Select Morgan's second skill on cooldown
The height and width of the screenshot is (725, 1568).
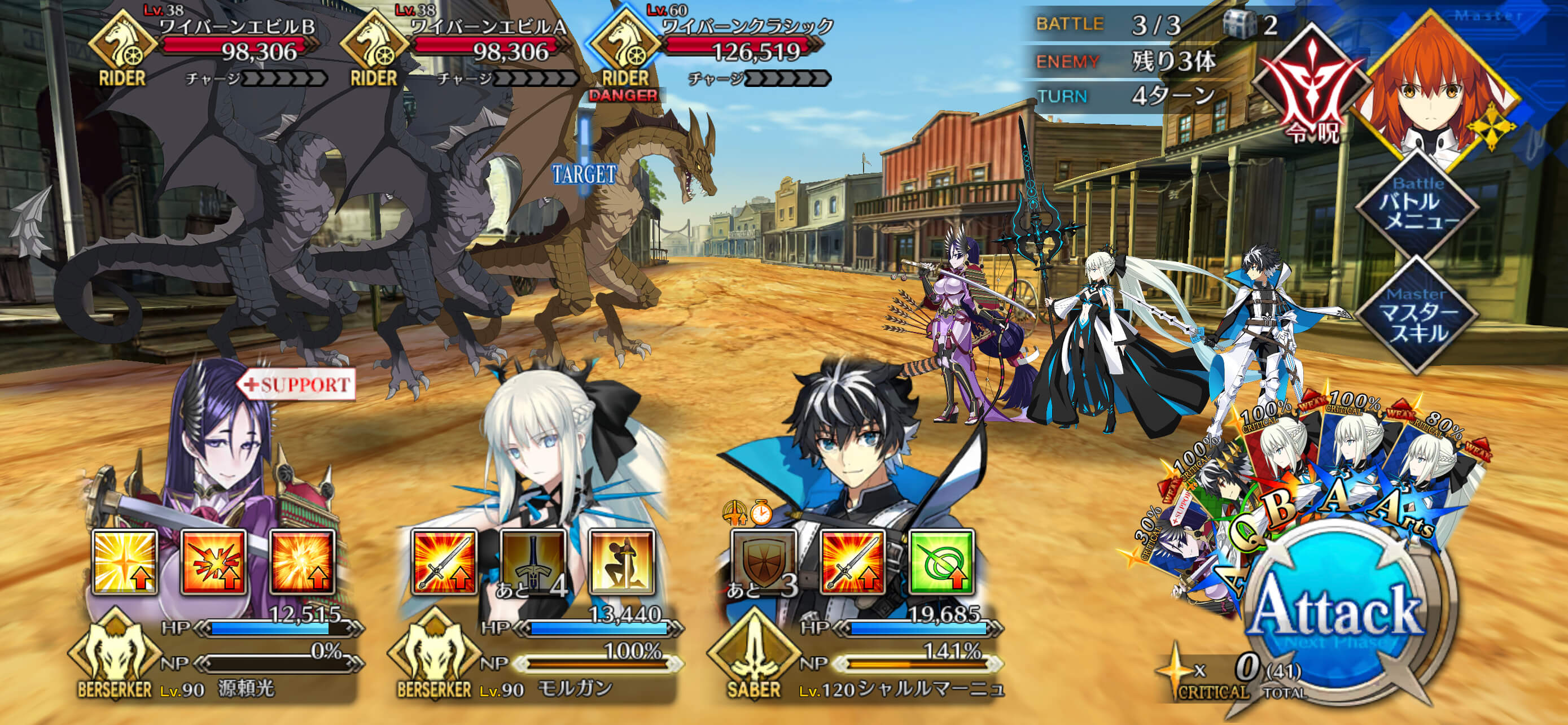click(x=533, y=562)
